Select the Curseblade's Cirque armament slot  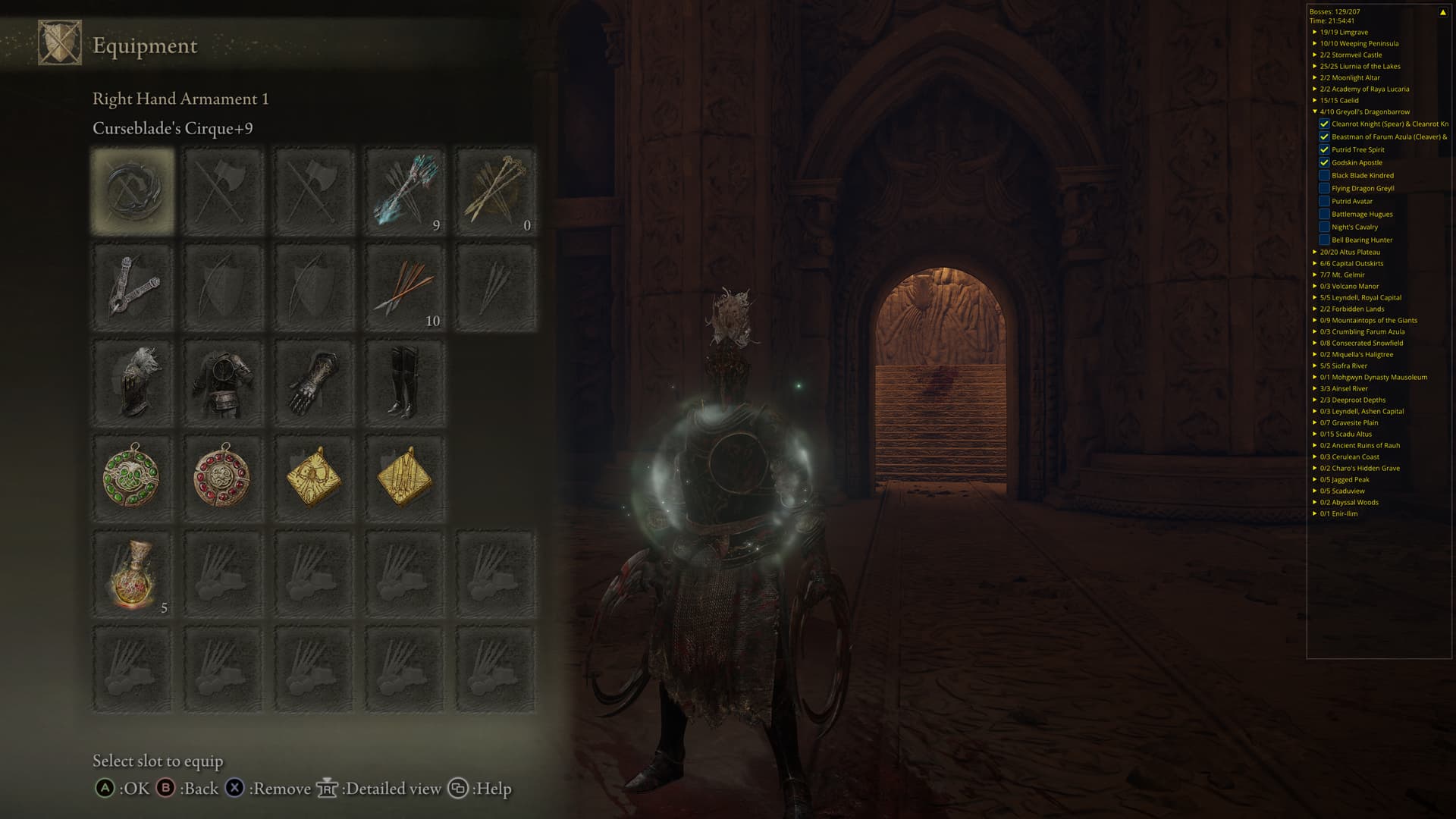pyautogui.click(x=133, y=191)
